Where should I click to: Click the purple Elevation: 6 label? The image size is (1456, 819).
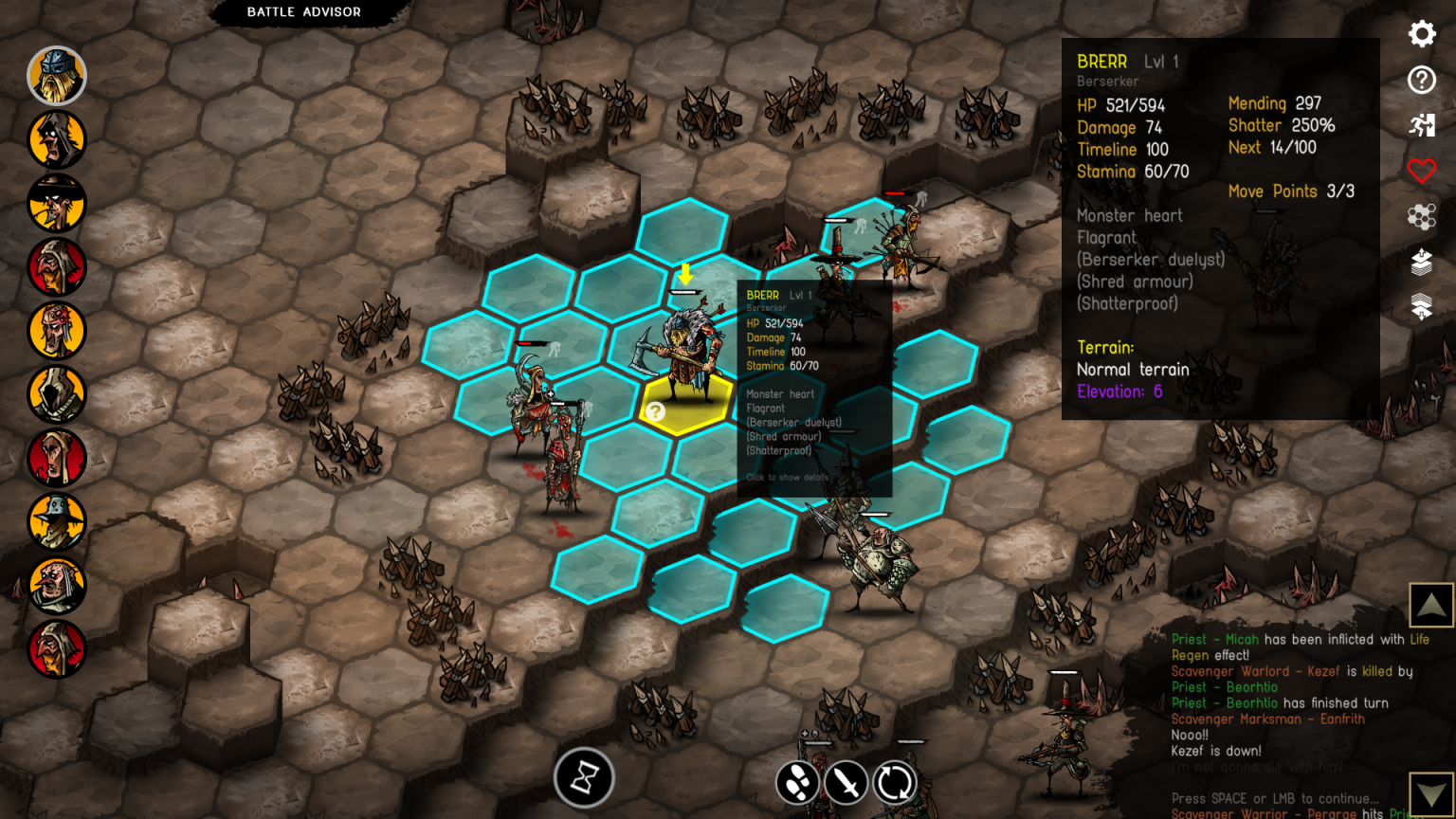click(x=1121, y=391)
